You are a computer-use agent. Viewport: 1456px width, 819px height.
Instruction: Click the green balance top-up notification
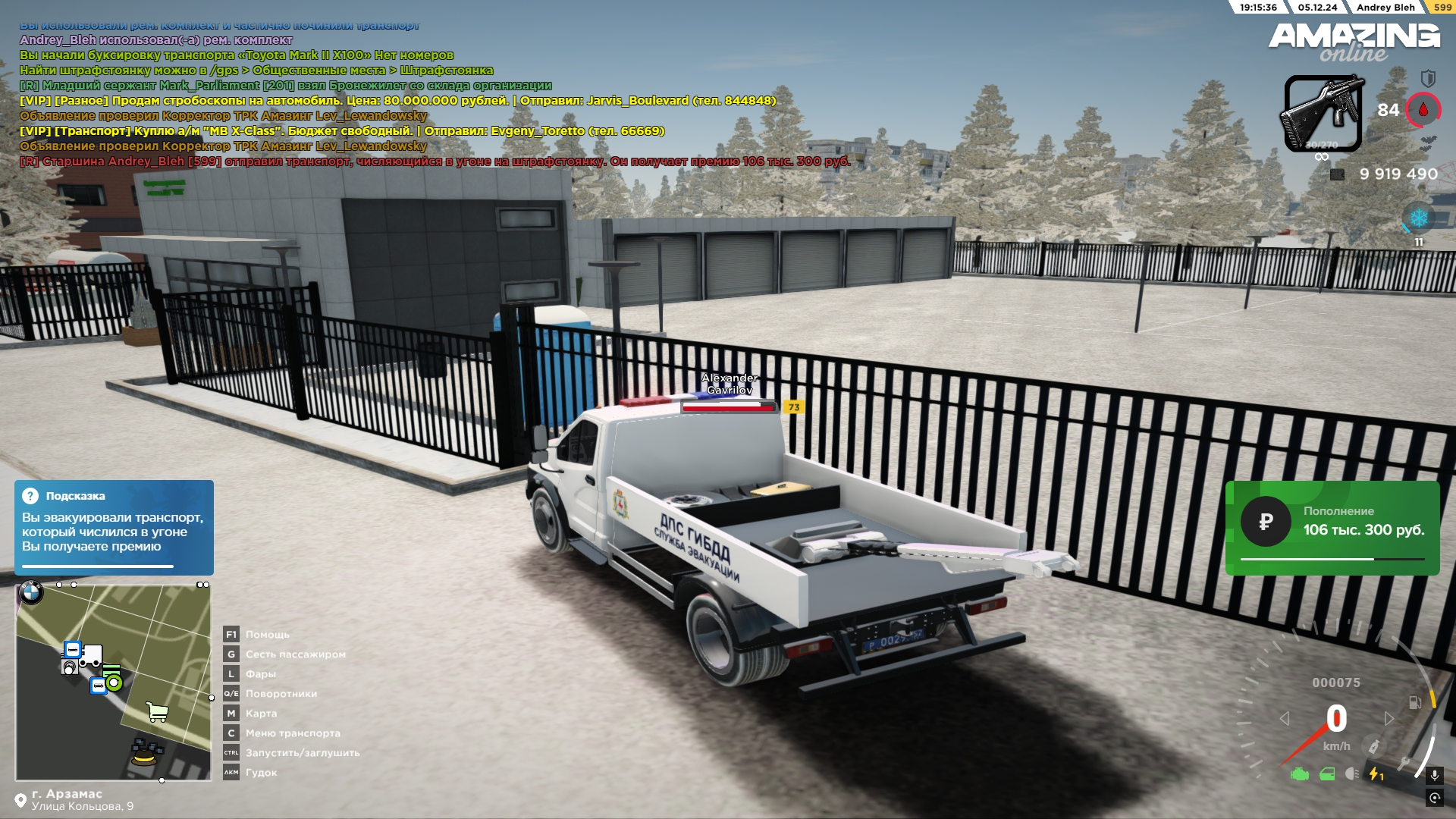pos(1332,528)
